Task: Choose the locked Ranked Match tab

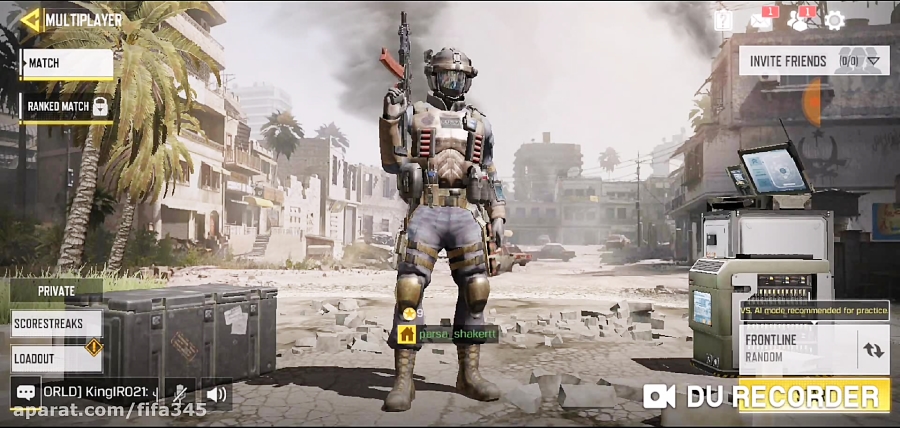Action: click(x=66, y=106)
